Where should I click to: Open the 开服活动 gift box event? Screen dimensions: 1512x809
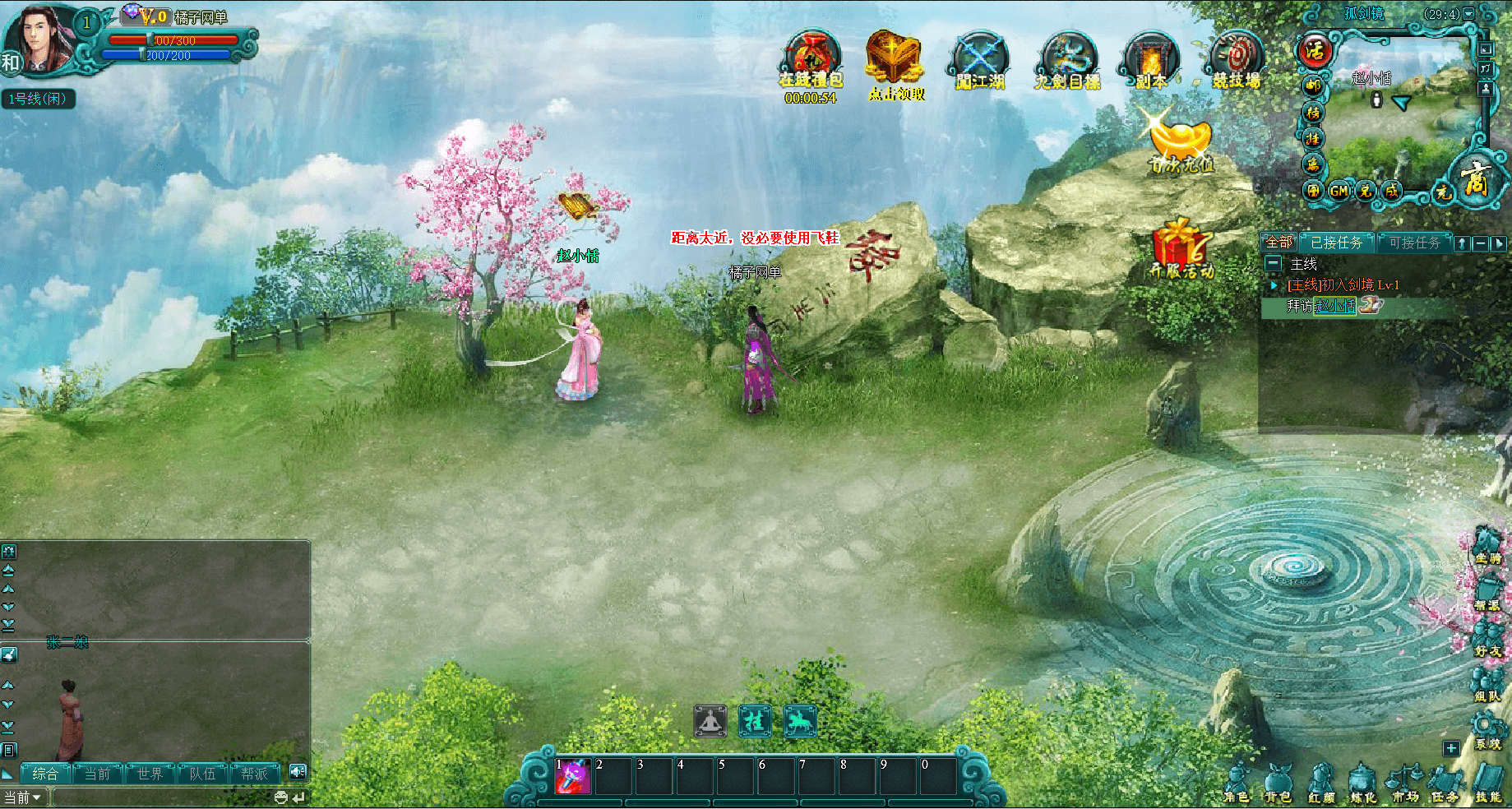[1181, 247]
